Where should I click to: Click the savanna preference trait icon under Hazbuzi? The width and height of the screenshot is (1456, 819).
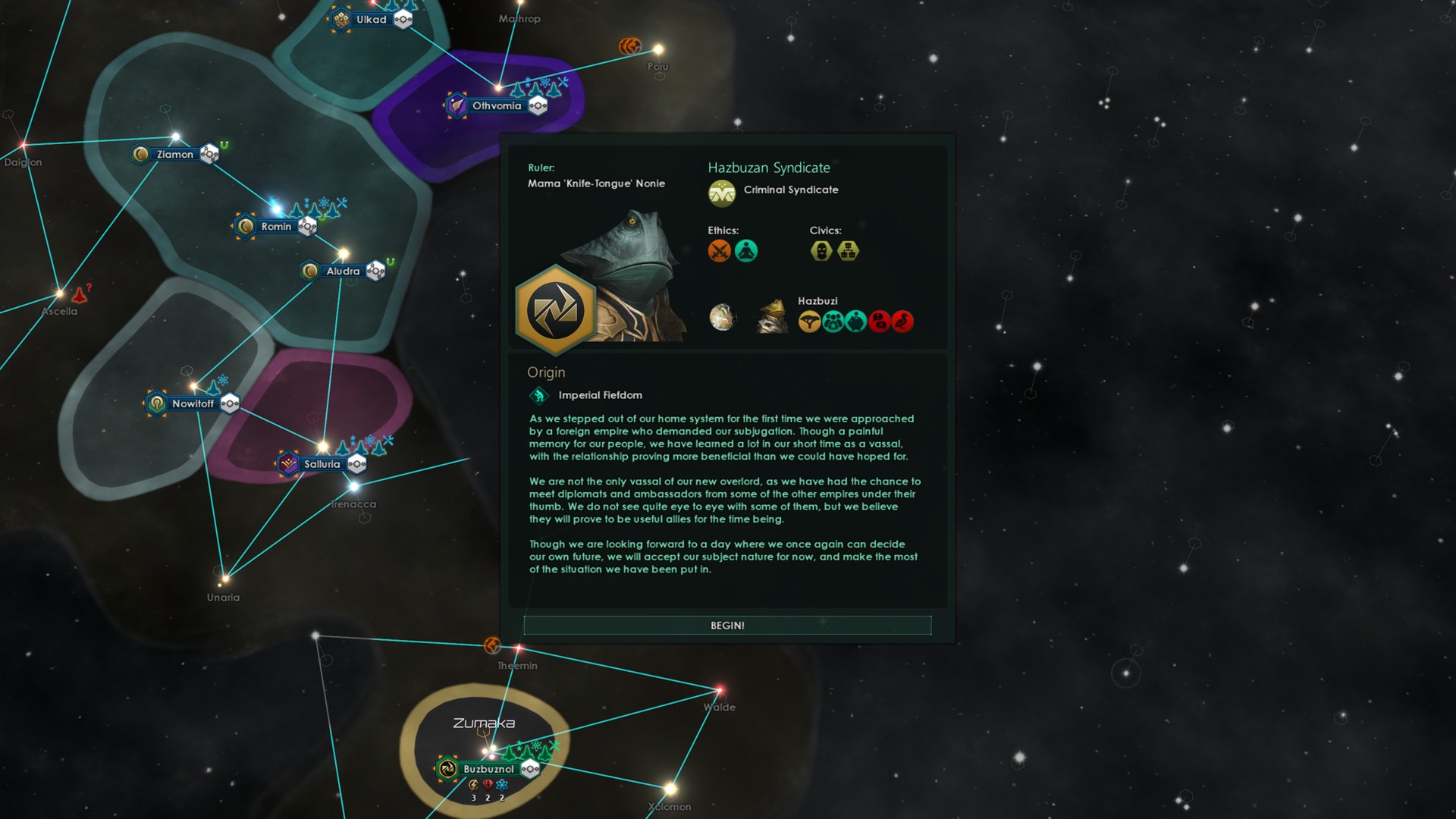coord(809,321)
